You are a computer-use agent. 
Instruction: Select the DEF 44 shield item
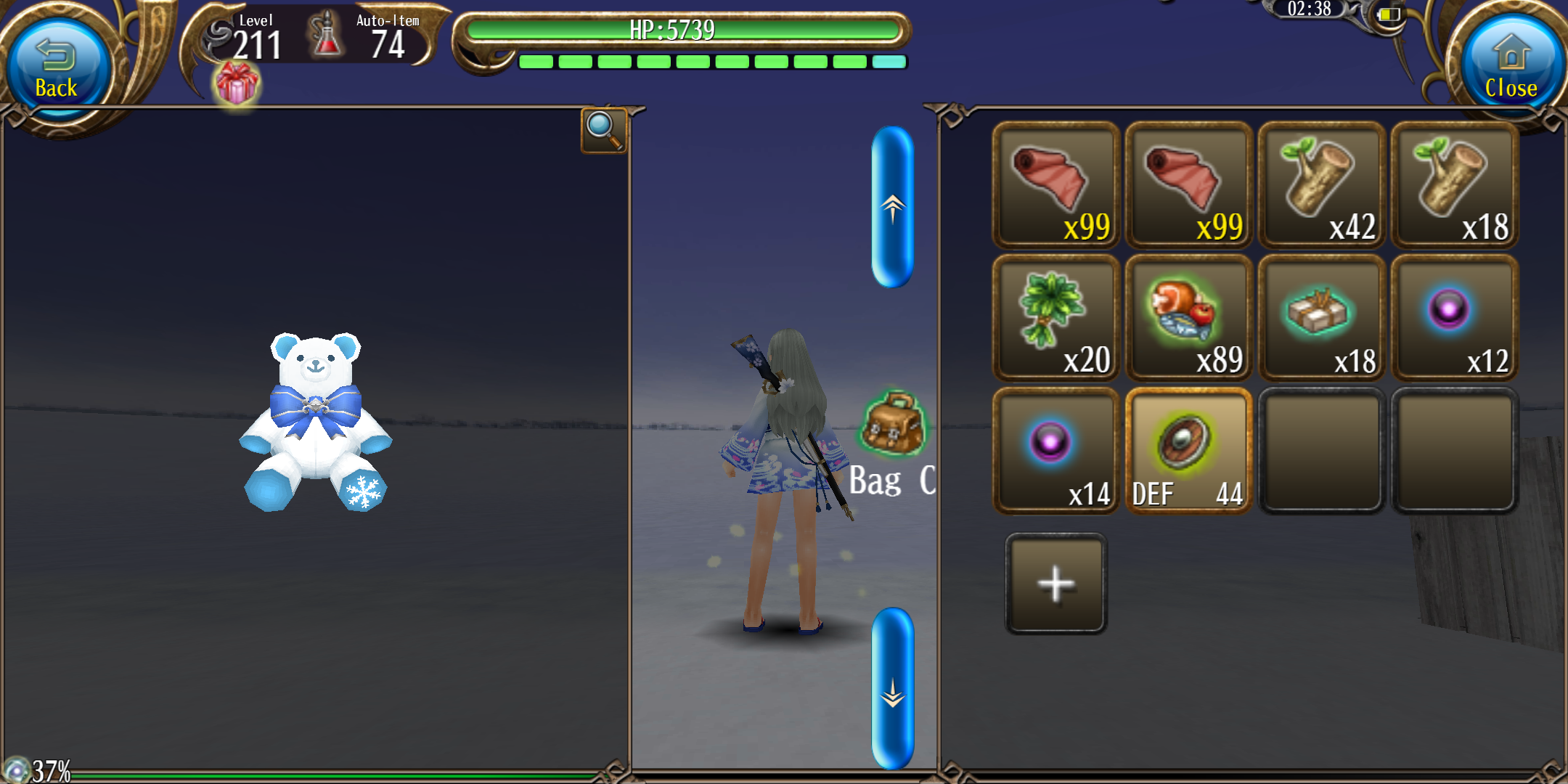[x=1188, y=451]
